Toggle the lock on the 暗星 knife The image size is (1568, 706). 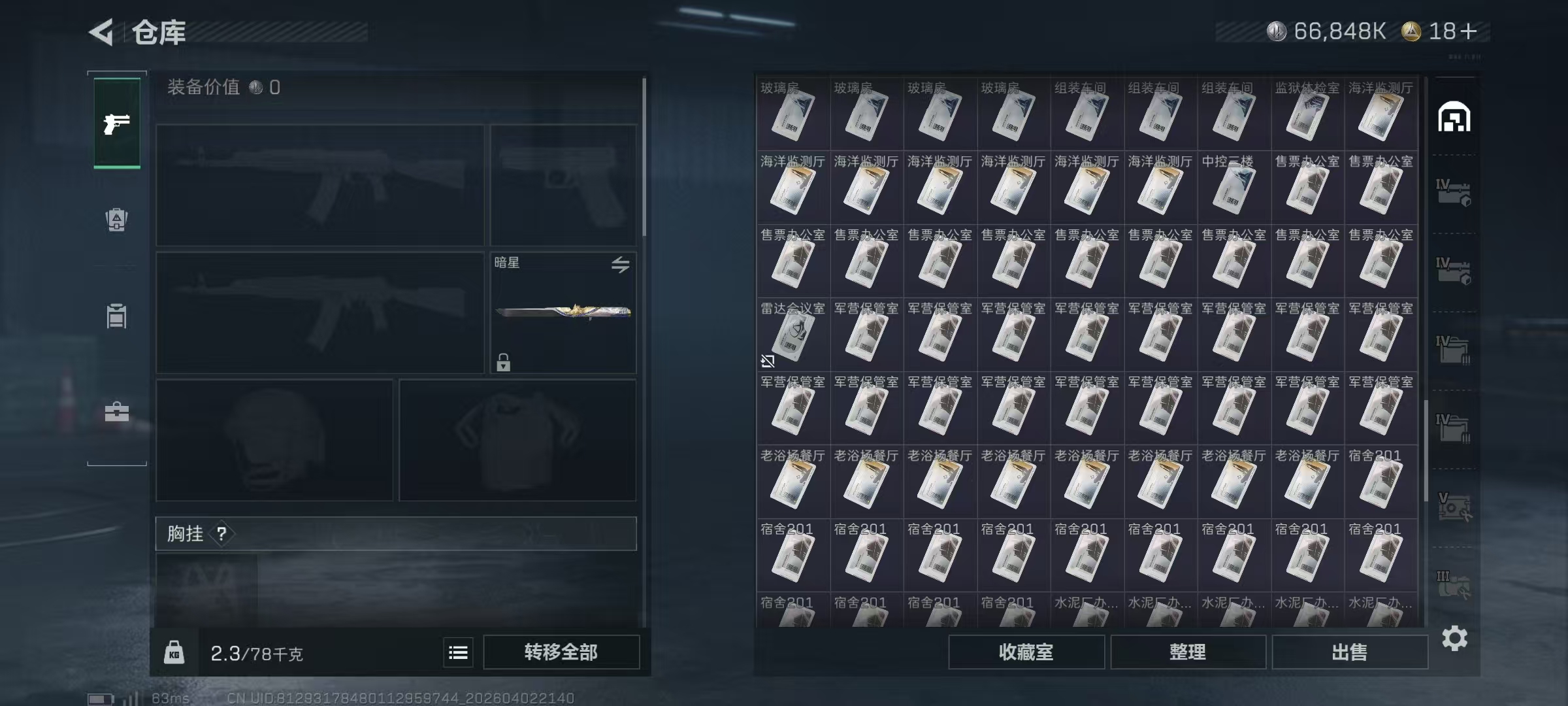click(503, 363)
